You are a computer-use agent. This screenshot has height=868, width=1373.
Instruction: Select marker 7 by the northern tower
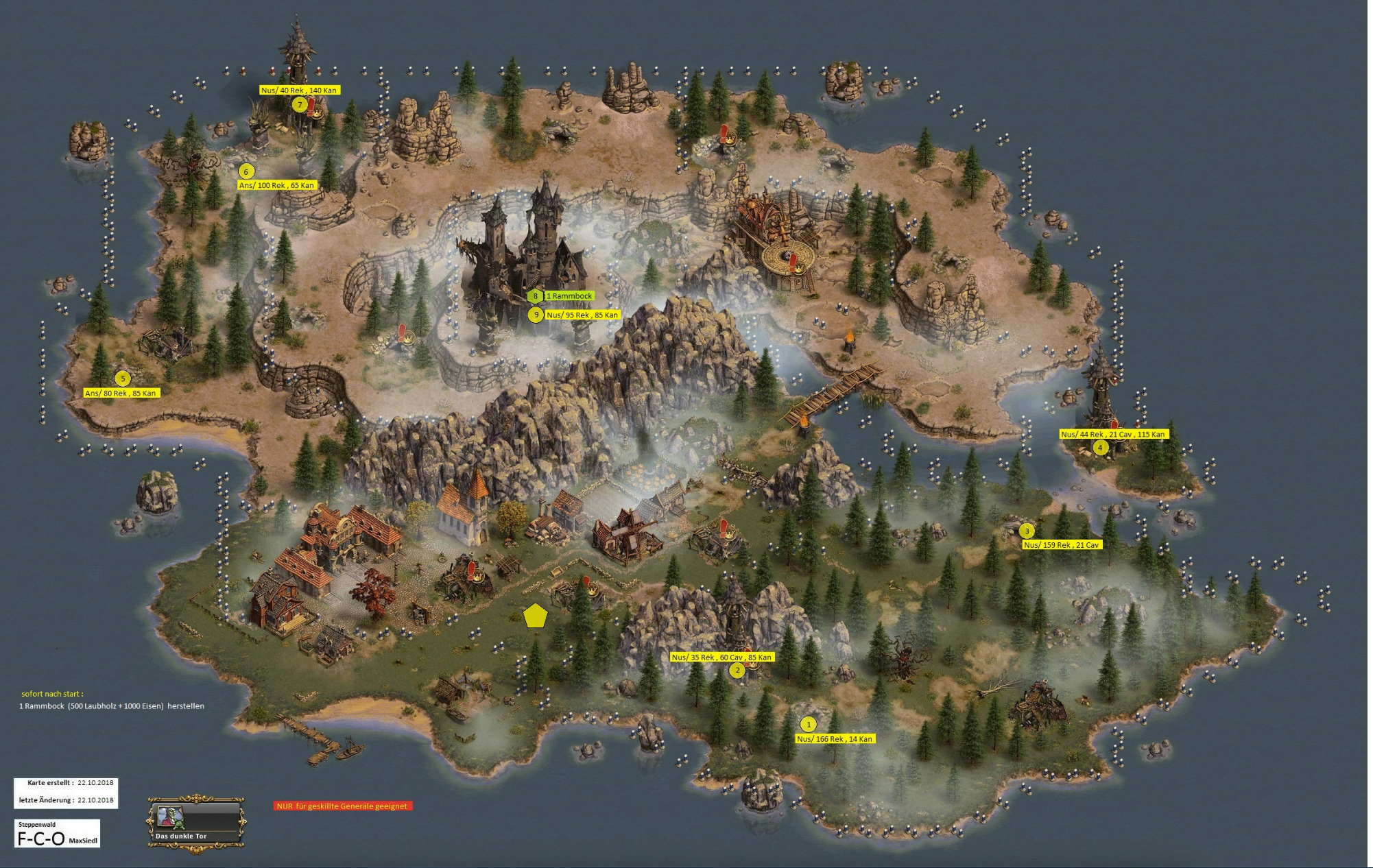[299, 105]
